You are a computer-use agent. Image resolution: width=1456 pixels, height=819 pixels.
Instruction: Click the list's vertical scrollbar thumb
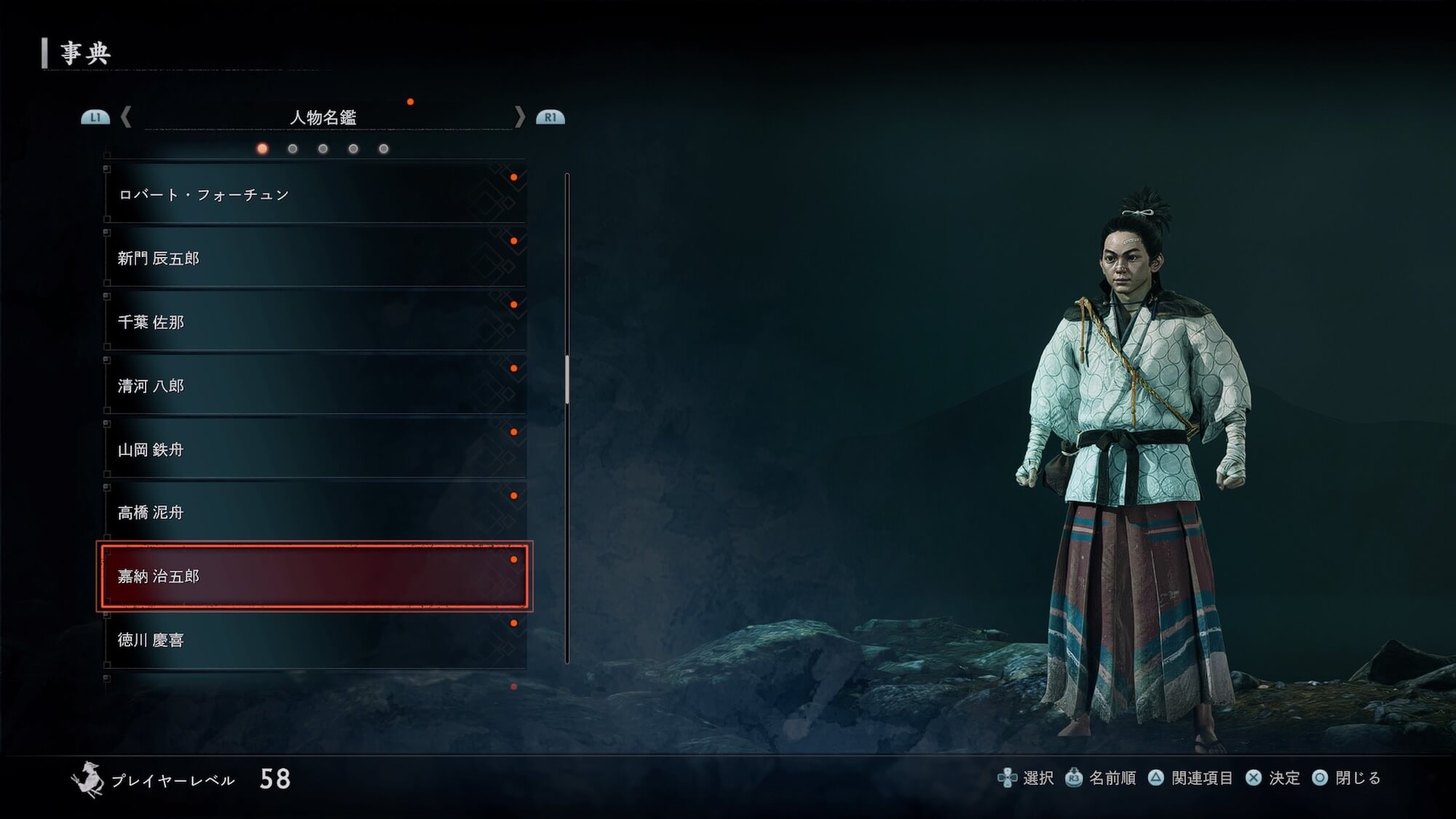(x=567, y=379)
